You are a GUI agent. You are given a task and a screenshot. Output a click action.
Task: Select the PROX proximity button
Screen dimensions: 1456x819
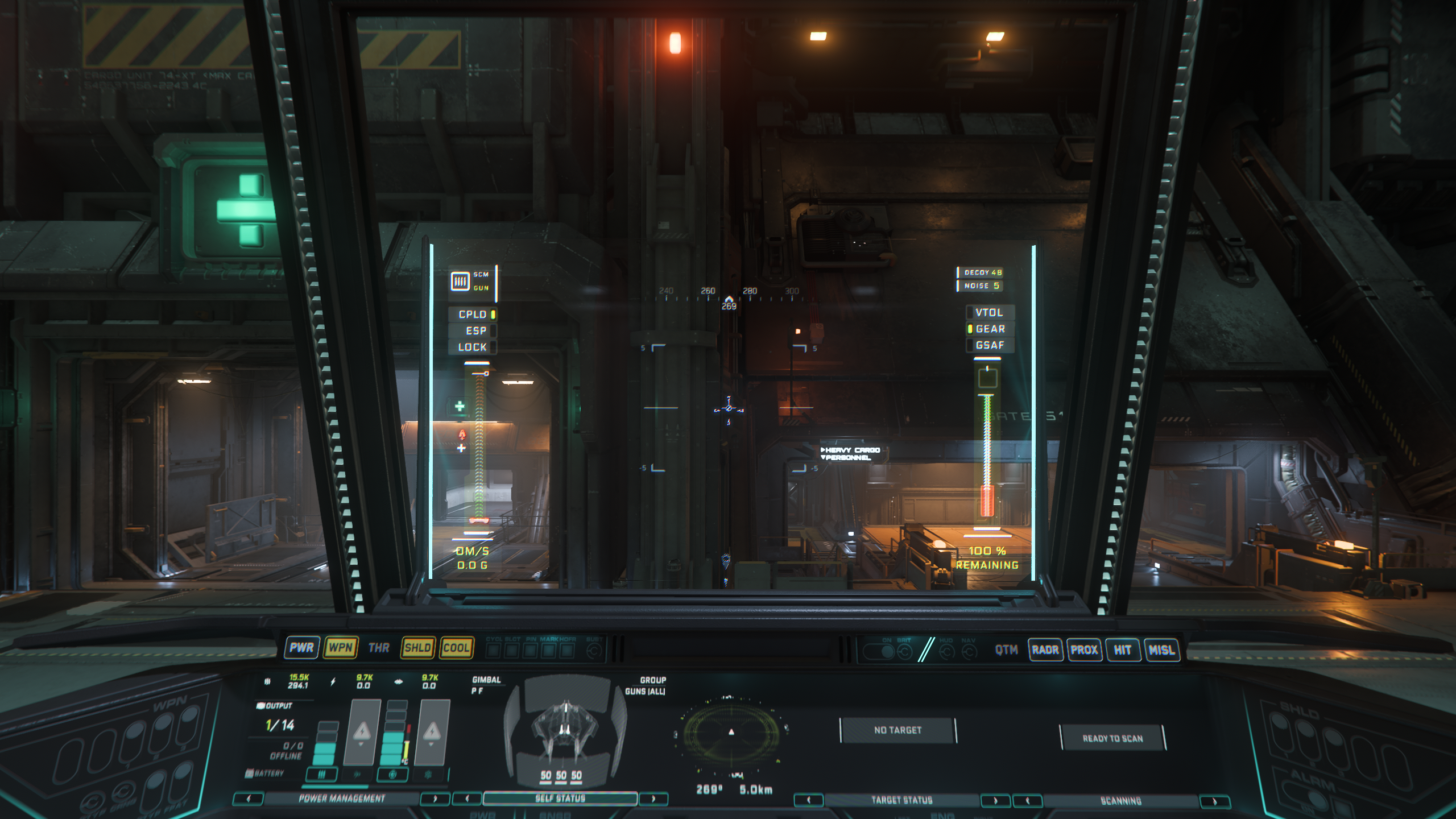pyautogui.click(x=1084, y=650)
